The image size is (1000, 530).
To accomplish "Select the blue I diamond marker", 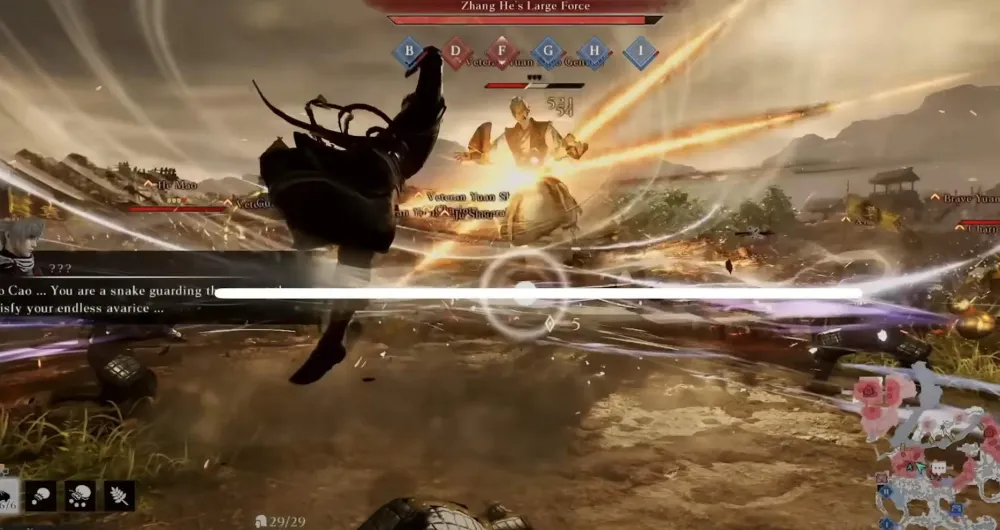I will coord(640,52).
